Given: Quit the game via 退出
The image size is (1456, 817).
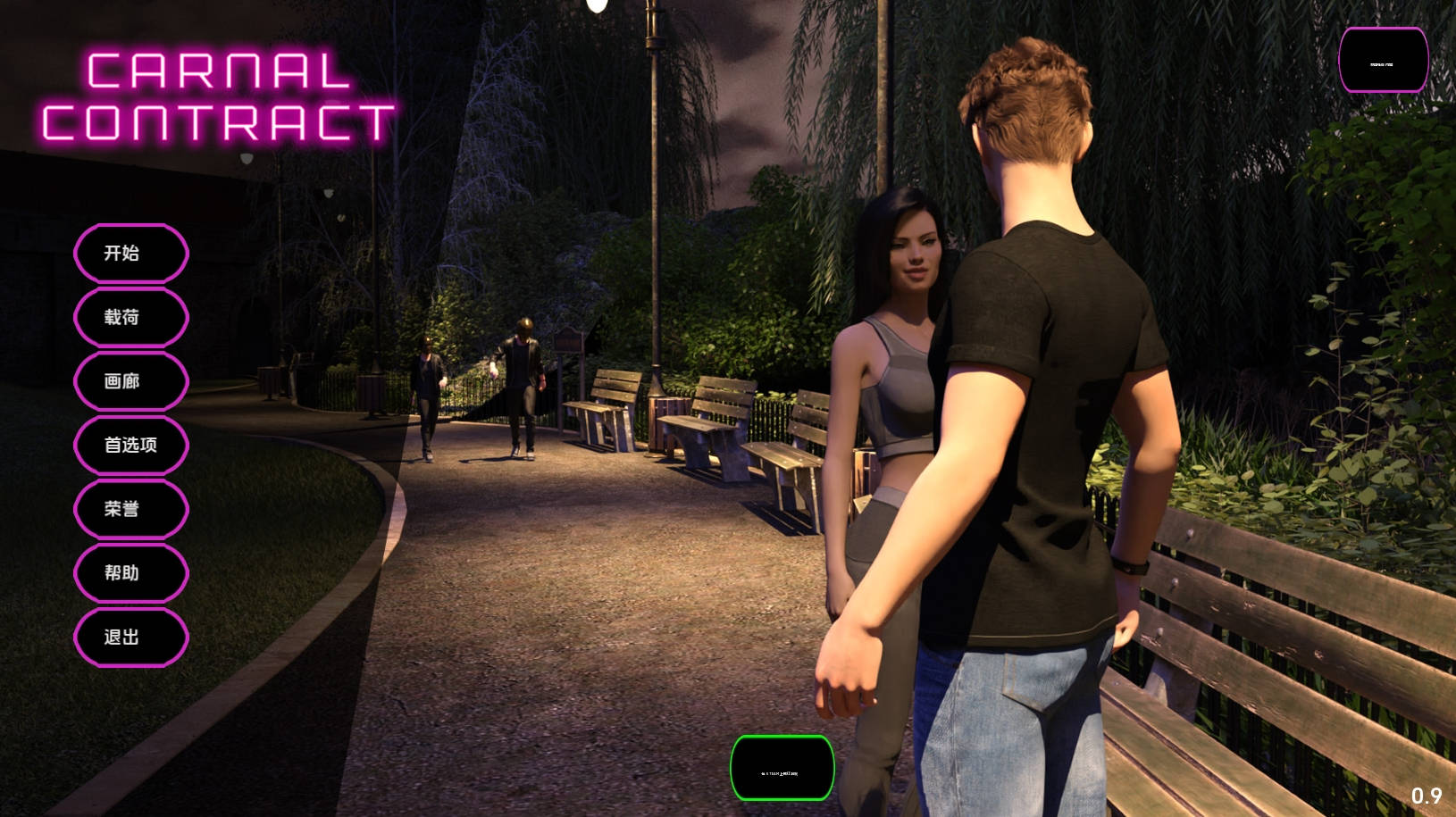Looking at the screenshot, I should [x=130, y=637].
